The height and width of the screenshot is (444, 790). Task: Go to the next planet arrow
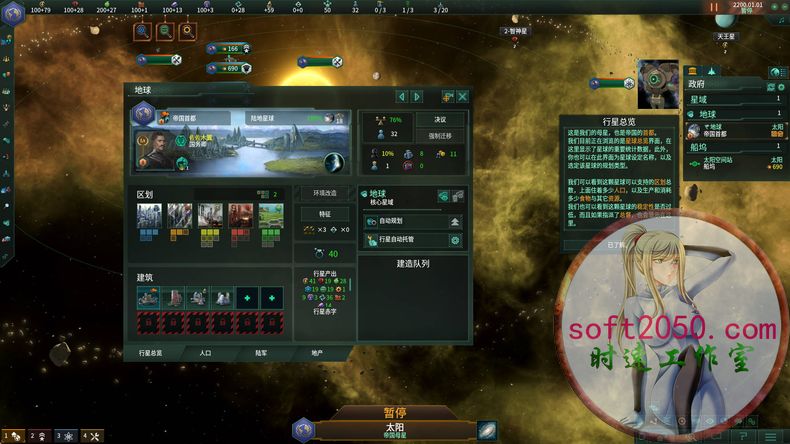417,96
